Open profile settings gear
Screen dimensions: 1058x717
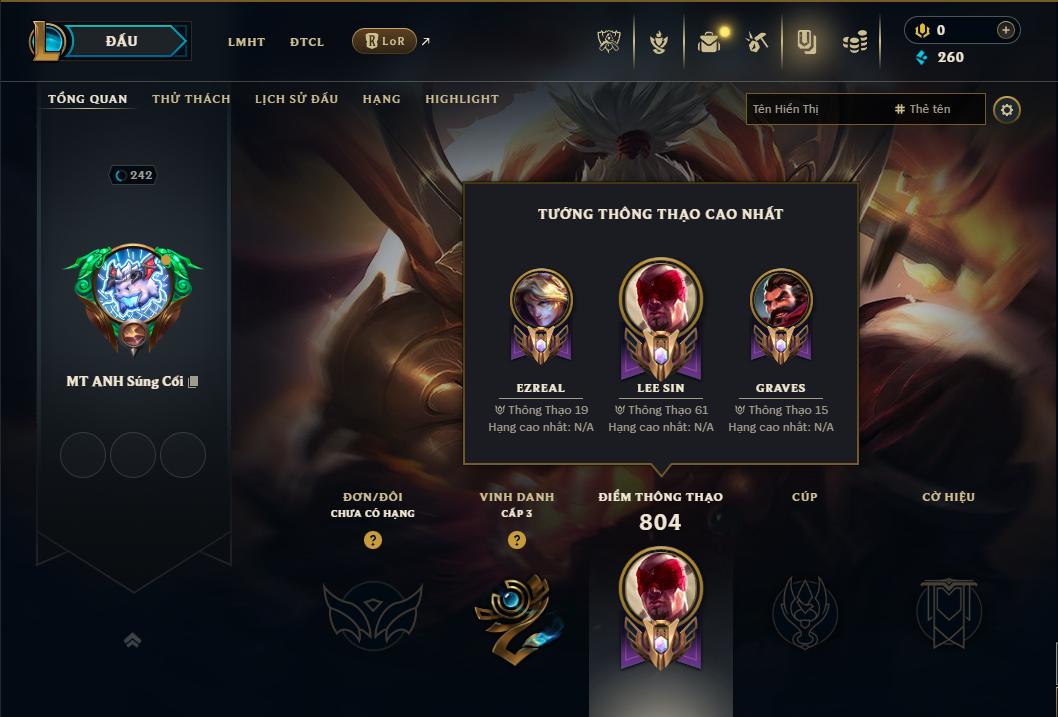pos(1007,109)
